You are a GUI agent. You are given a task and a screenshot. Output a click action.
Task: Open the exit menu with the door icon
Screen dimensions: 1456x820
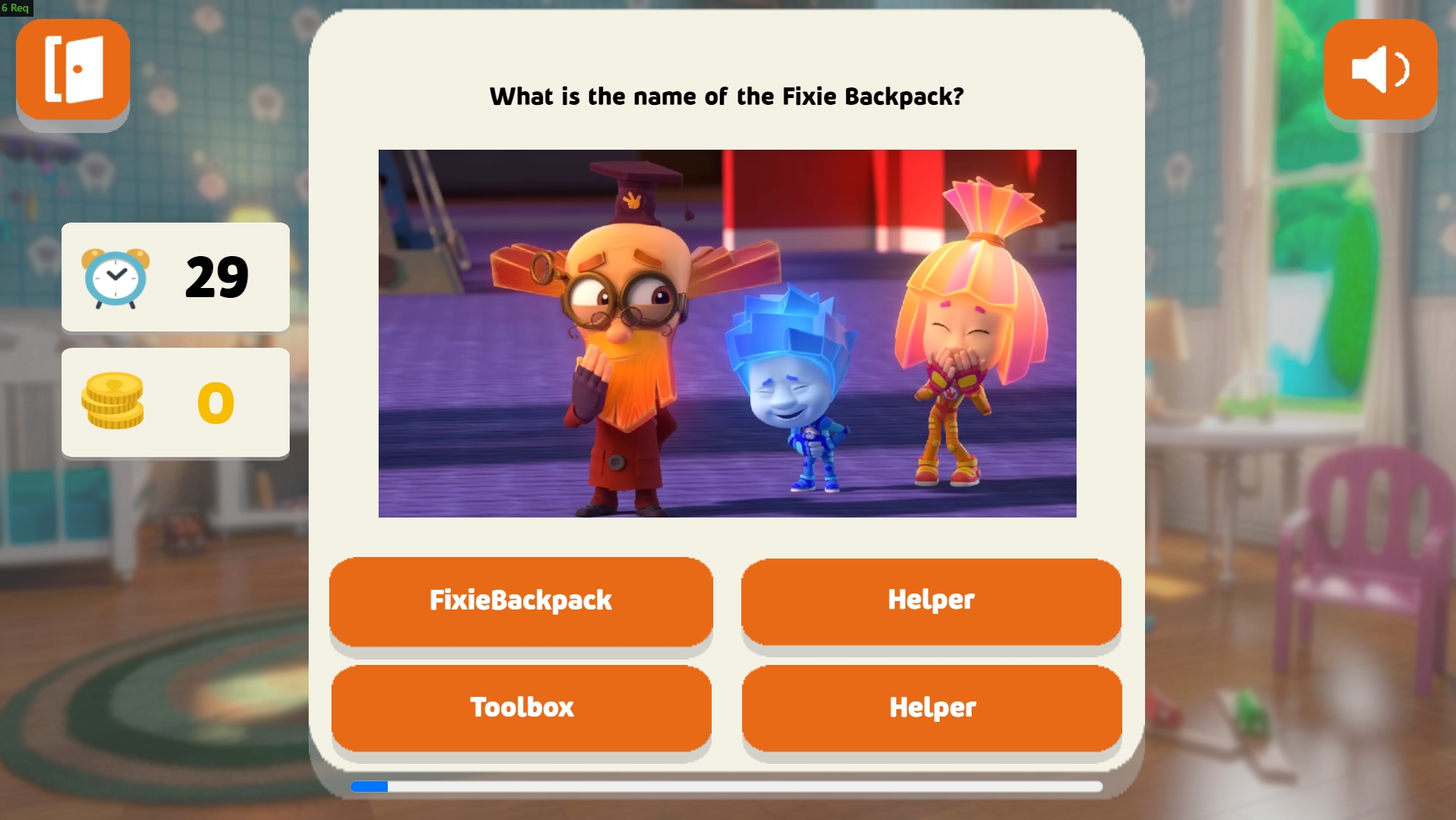point(72,68)
